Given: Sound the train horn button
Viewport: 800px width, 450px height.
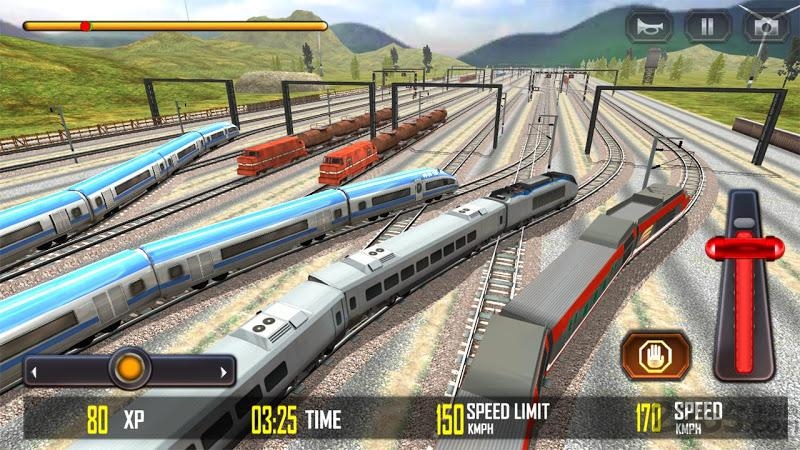Looking at the screenshot, I should pos(649,27).
